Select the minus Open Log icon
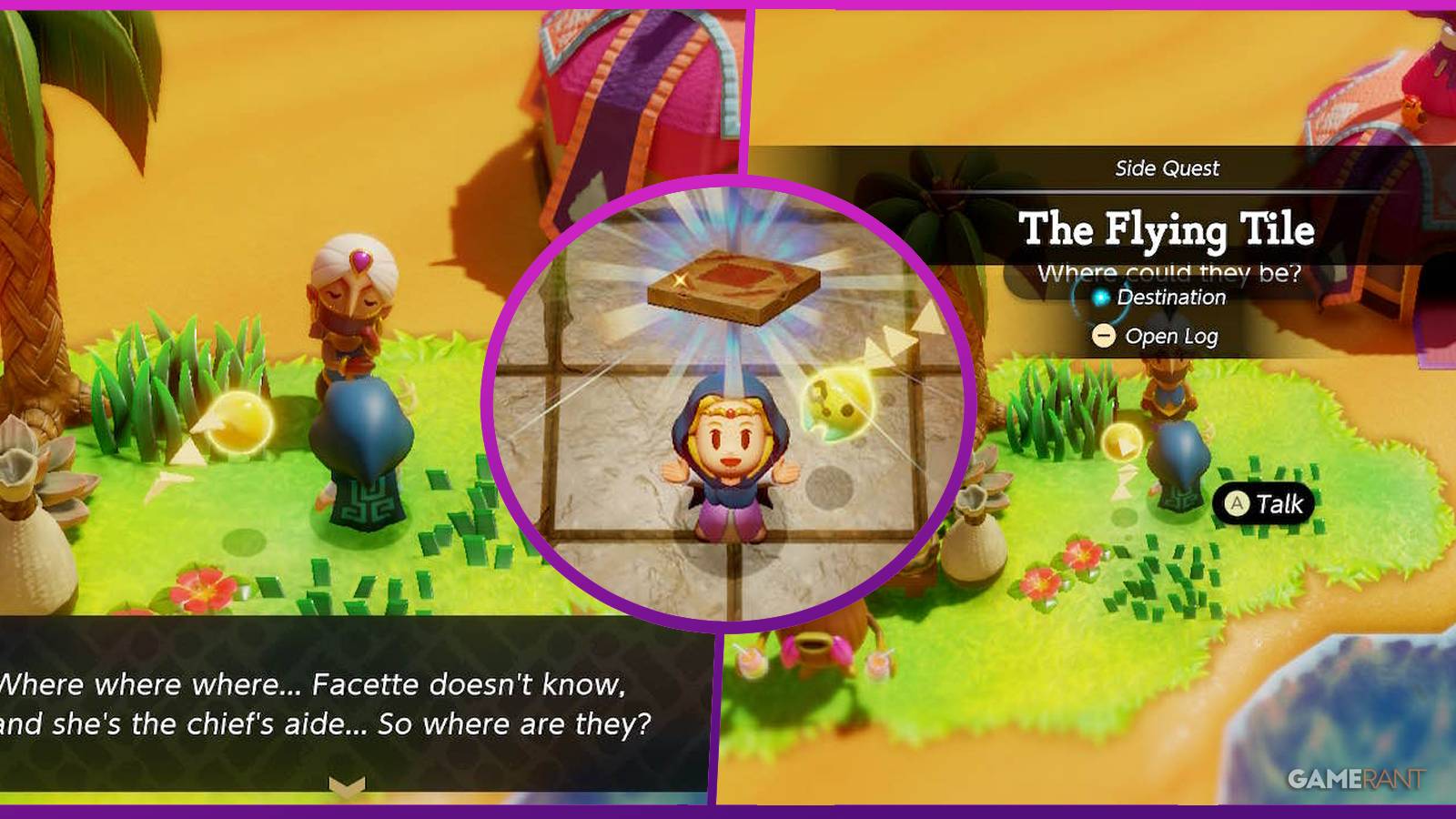This screenshot has height=819, width=1456. [1104, 335]
